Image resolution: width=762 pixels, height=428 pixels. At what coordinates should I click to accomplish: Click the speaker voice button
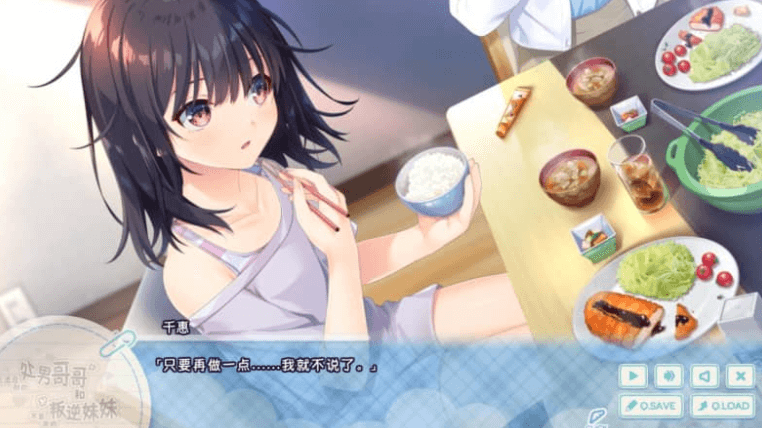[704, 376]
